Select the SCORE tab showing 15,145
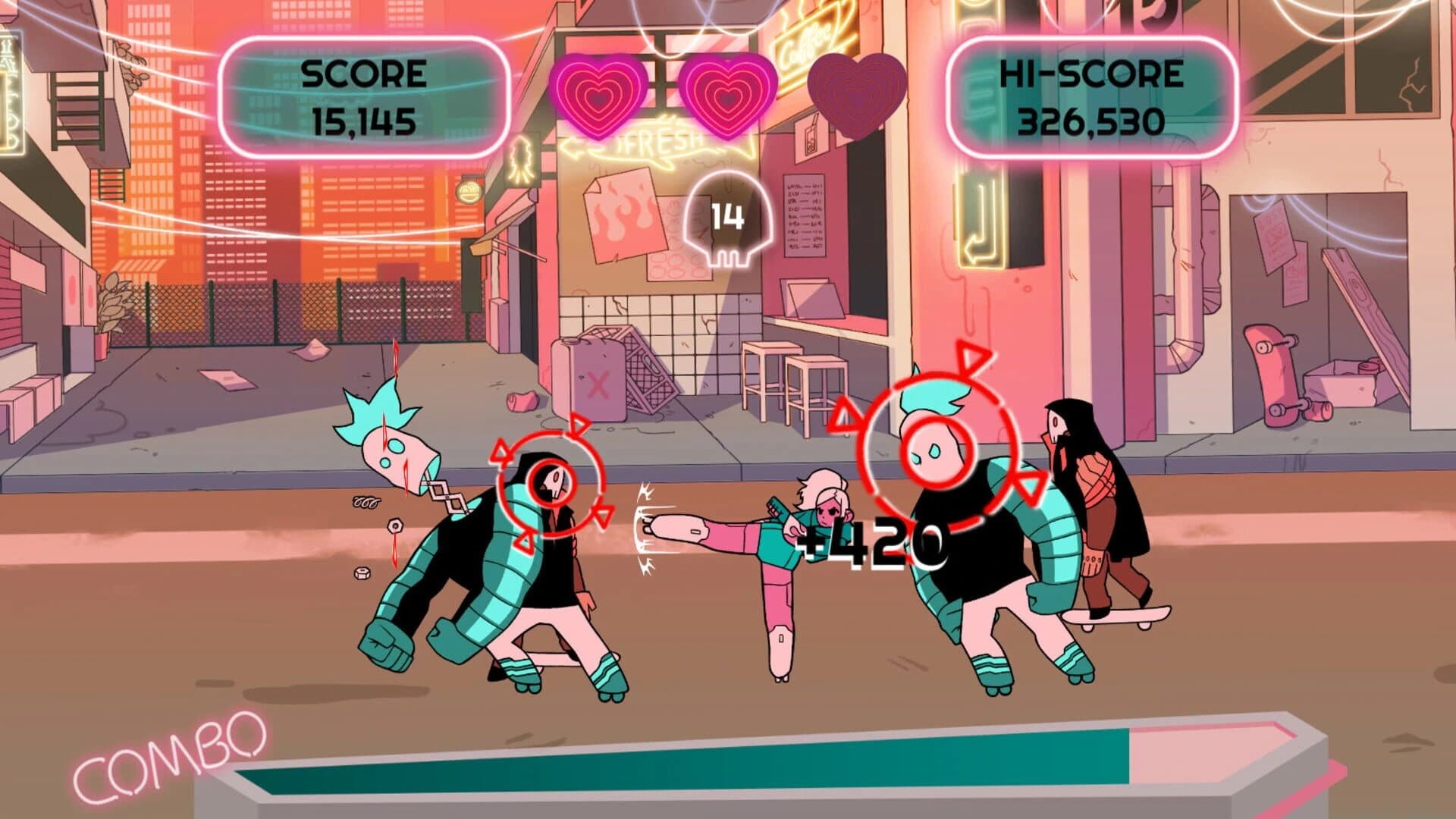Viewport: 1456px width, 819px height. tap(364, 95)
